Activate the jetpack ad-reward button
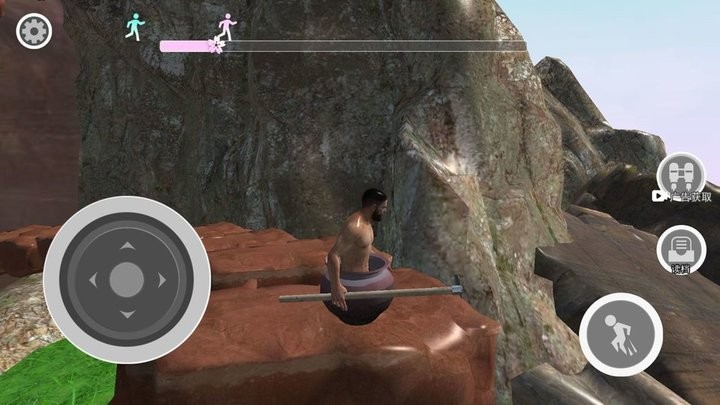The height and width of the screenshot is (405, 720). (682, 172)
